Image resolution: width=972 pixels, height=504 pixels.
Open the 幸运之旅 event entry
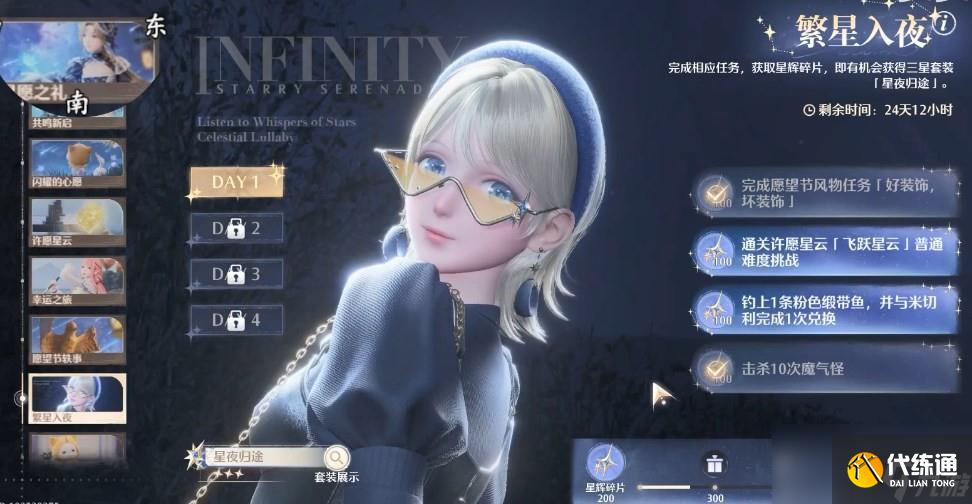pyautogui.click(x=77, y=282)
